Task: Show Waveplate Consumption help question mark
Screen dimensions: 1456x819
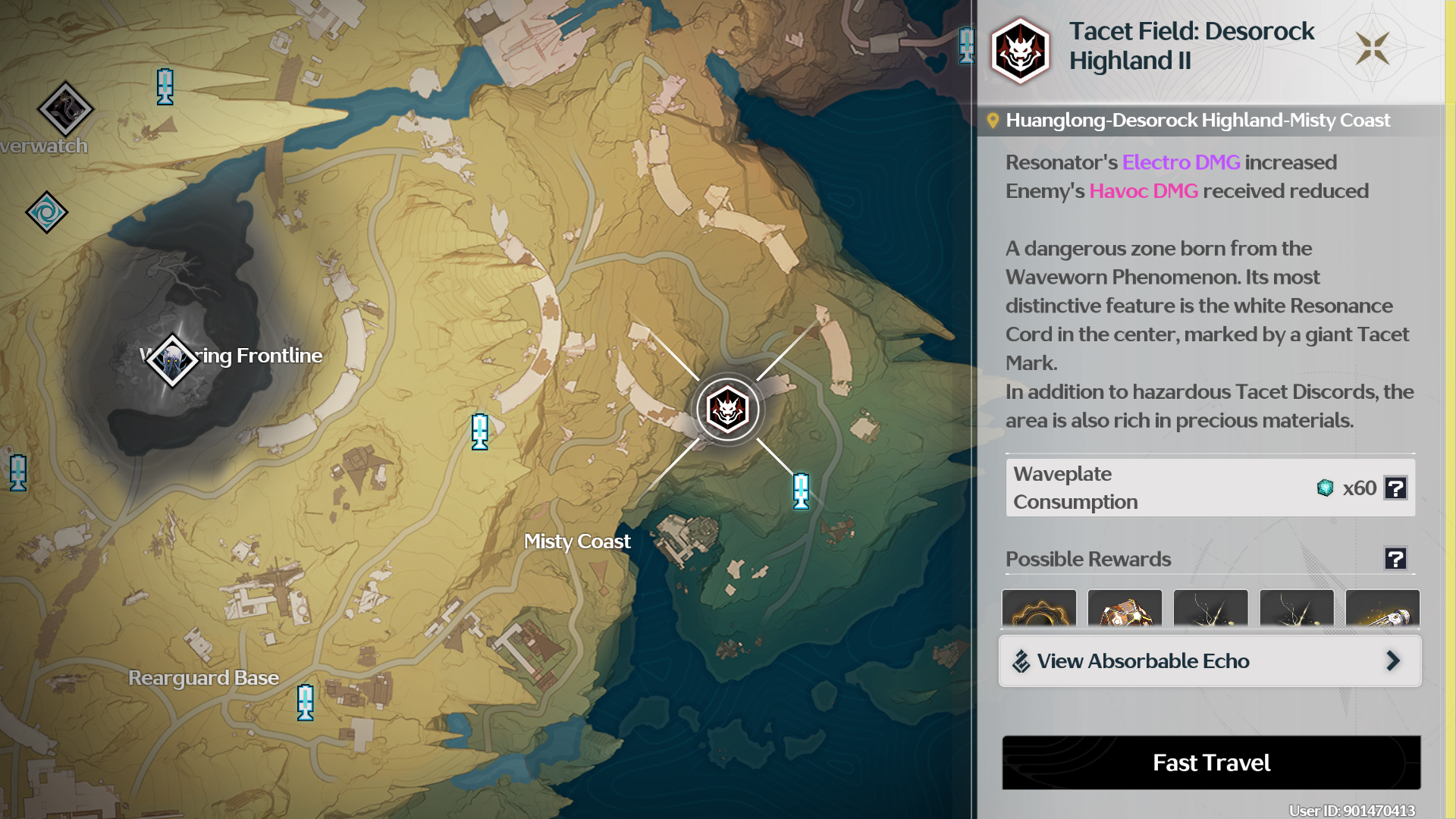Action: (x=1395, y=488)
